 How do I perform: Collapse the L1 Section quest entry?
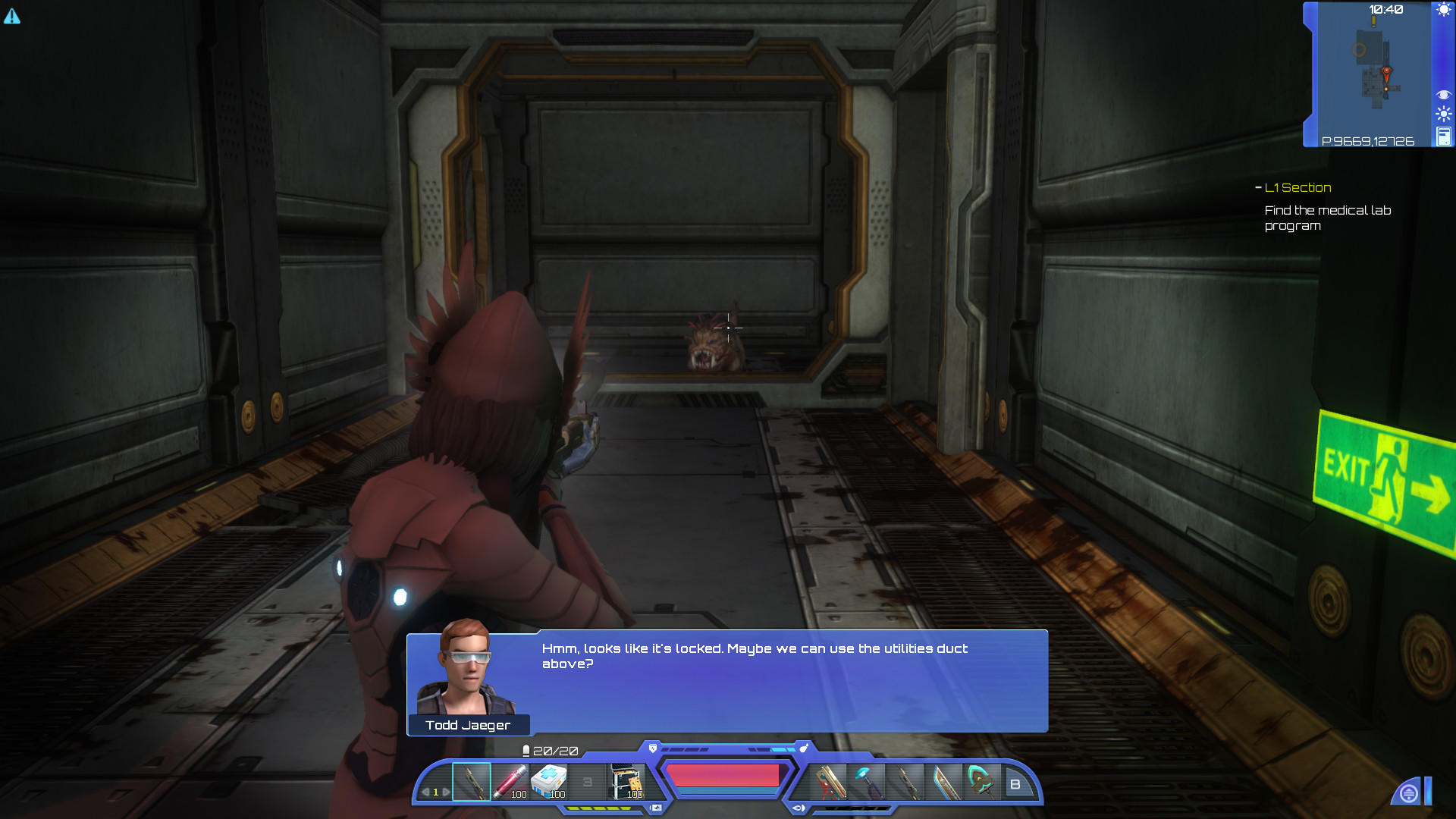pyautogui.click(x=1258, y=187)
